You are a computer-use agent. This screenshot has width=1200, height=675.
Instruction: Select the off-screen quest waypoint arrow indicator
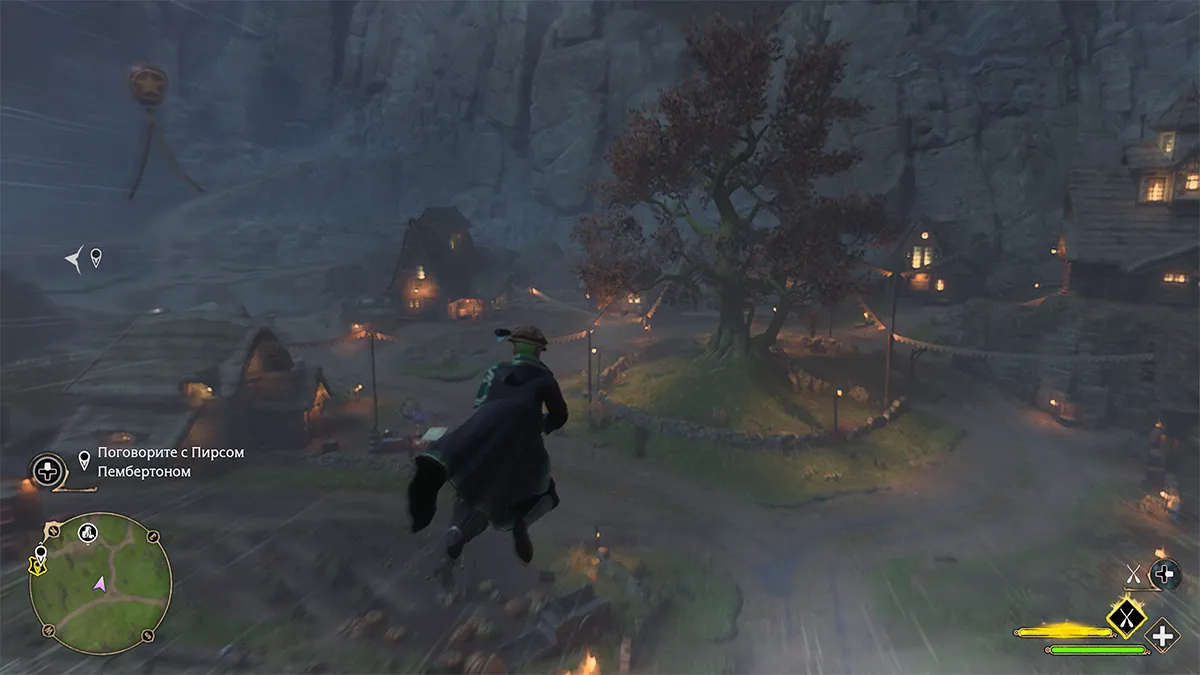[76, 260]
